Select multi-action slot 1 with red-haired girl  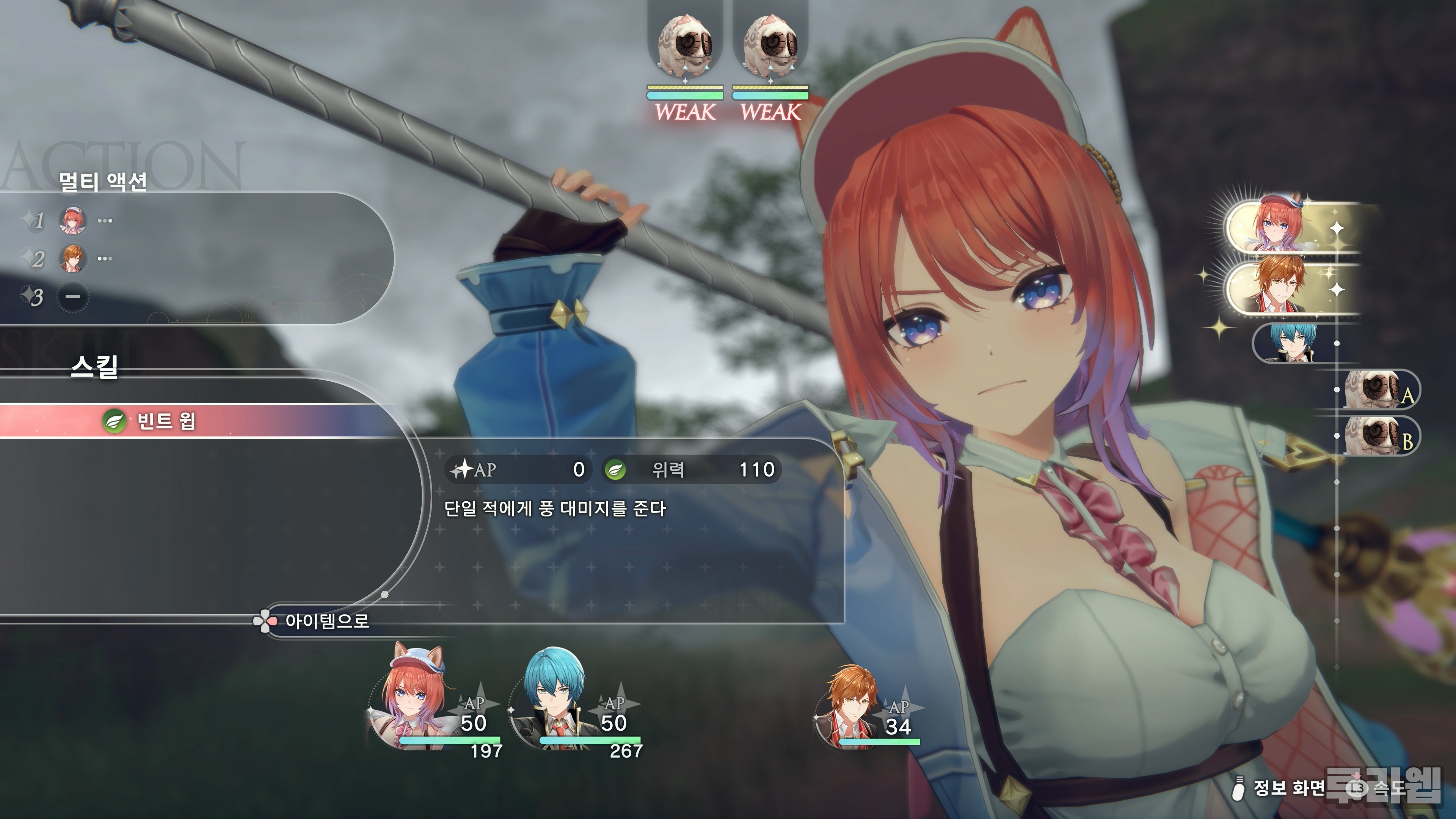[x=73, y=220]
